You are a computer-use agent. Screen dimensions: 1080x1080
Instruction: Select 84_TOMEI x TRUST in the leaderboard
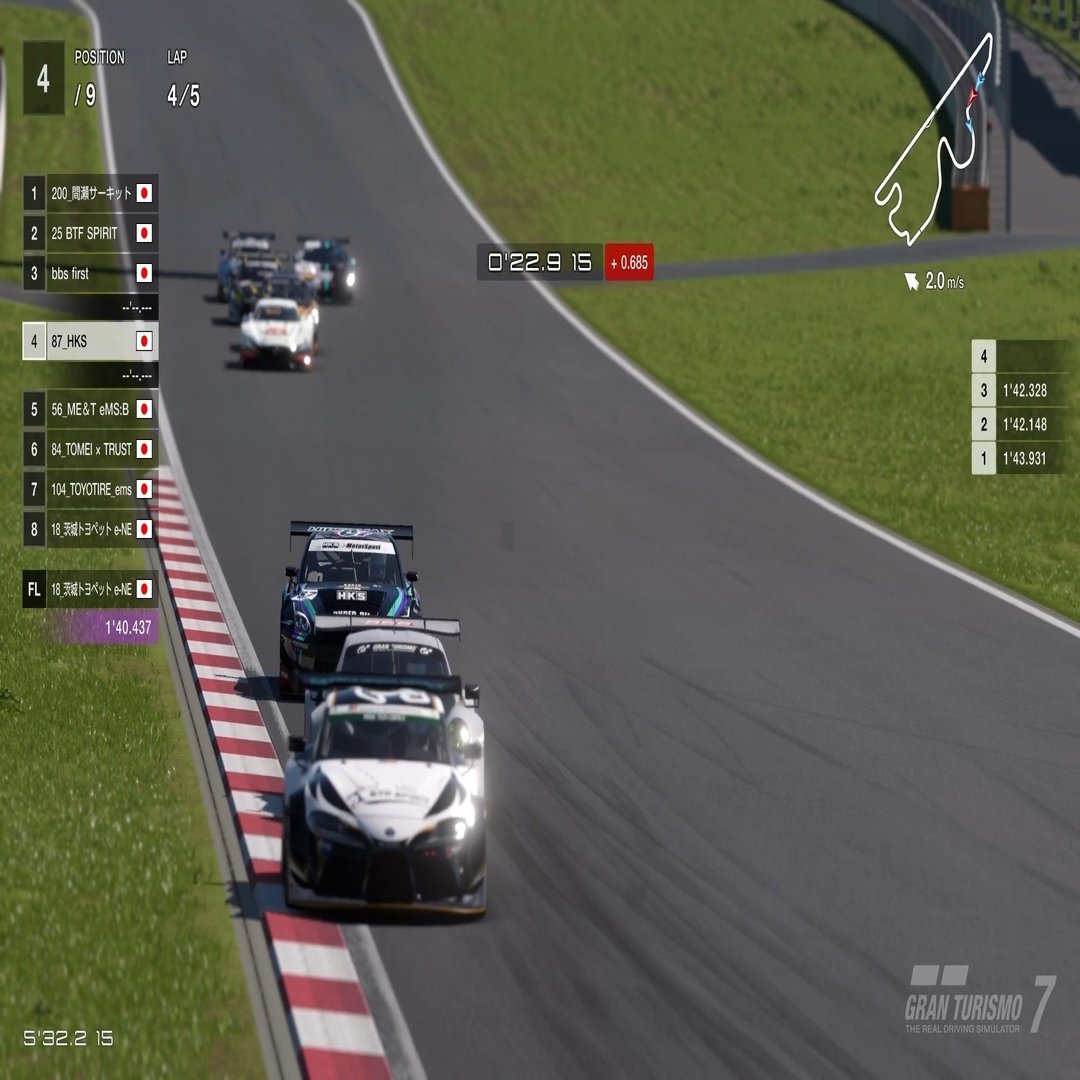coord(91,449)
